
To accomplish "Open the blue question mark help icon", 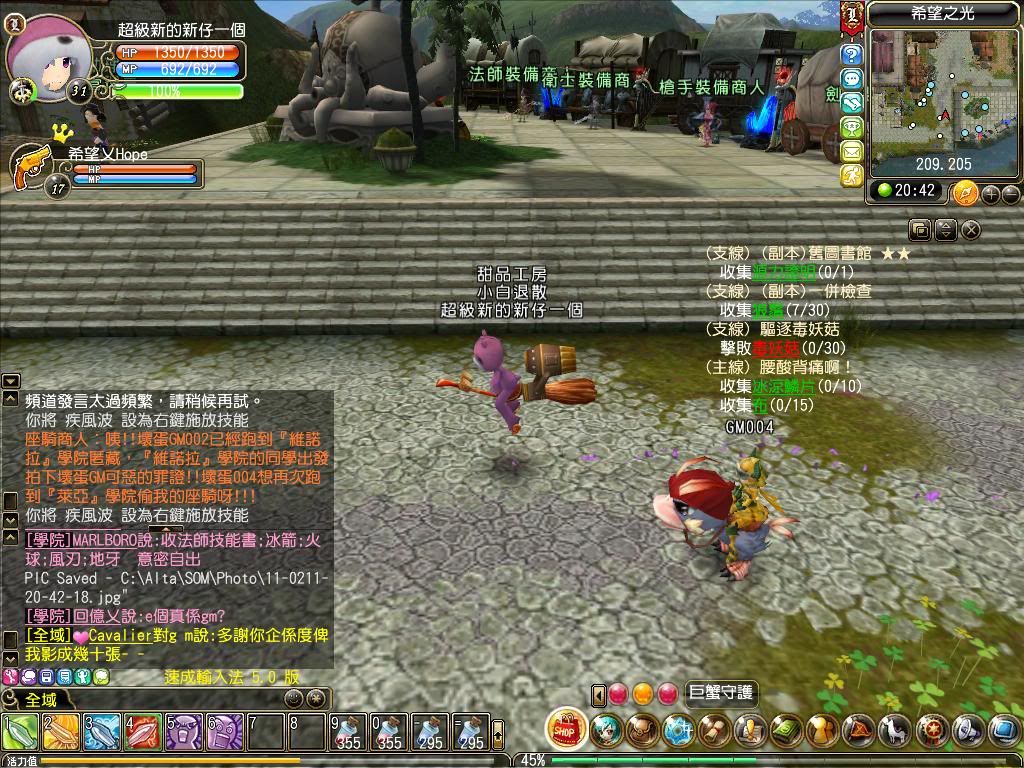I will click(851, 55).
